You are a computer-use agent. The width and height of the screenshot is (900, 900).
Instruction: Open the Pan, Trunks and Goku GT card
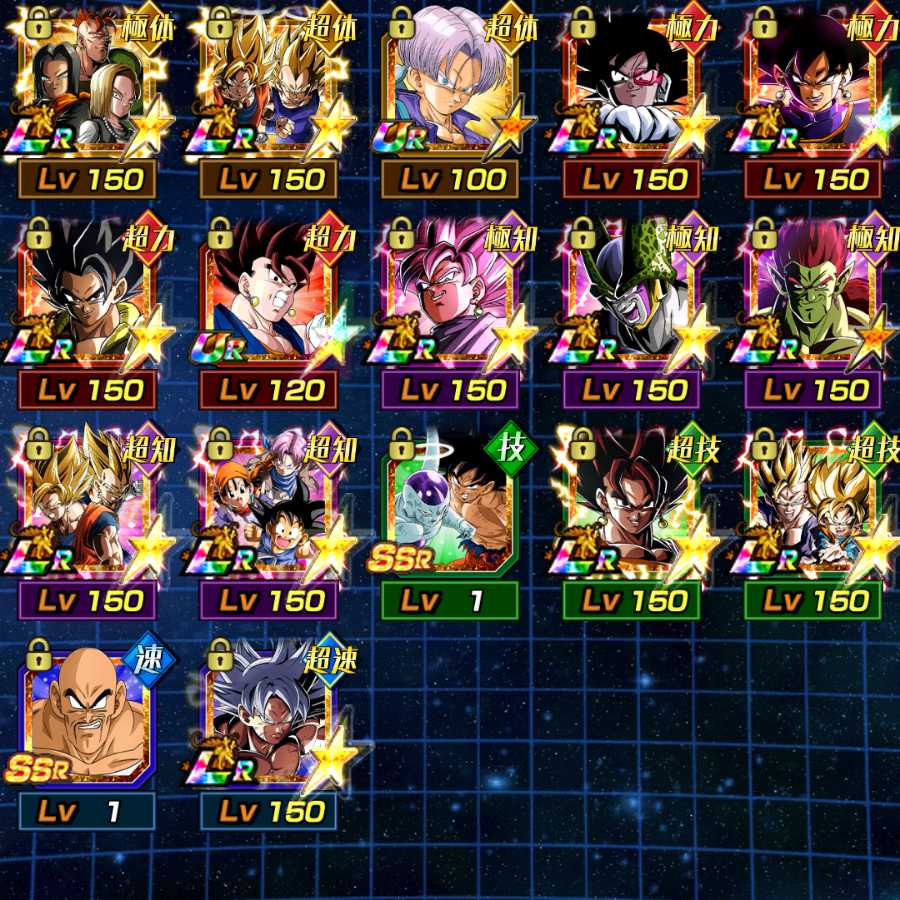pyautogui.click(x=268, y=510)
